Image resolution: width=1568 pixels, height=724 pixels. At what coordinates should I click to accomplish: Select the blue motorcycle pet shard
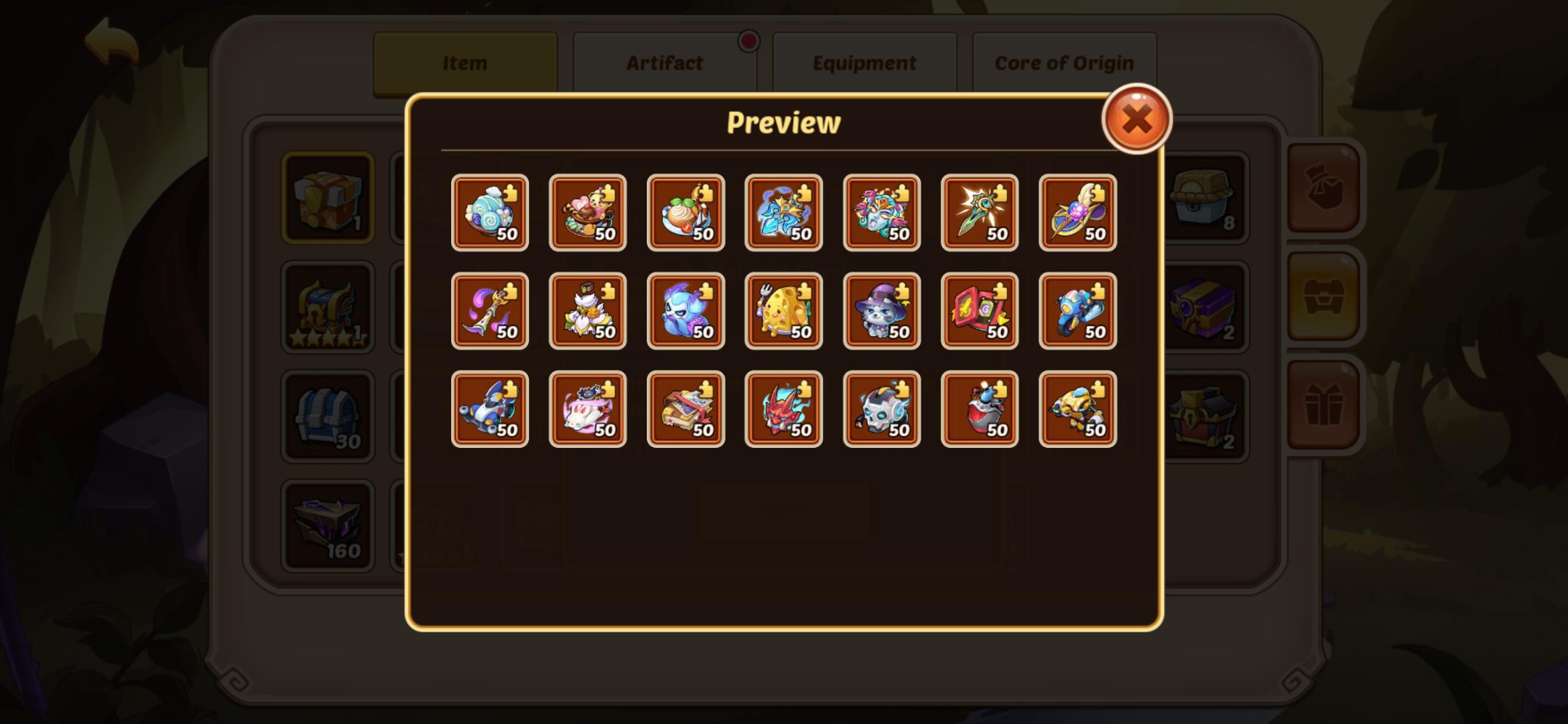(x=1077, y=310)
